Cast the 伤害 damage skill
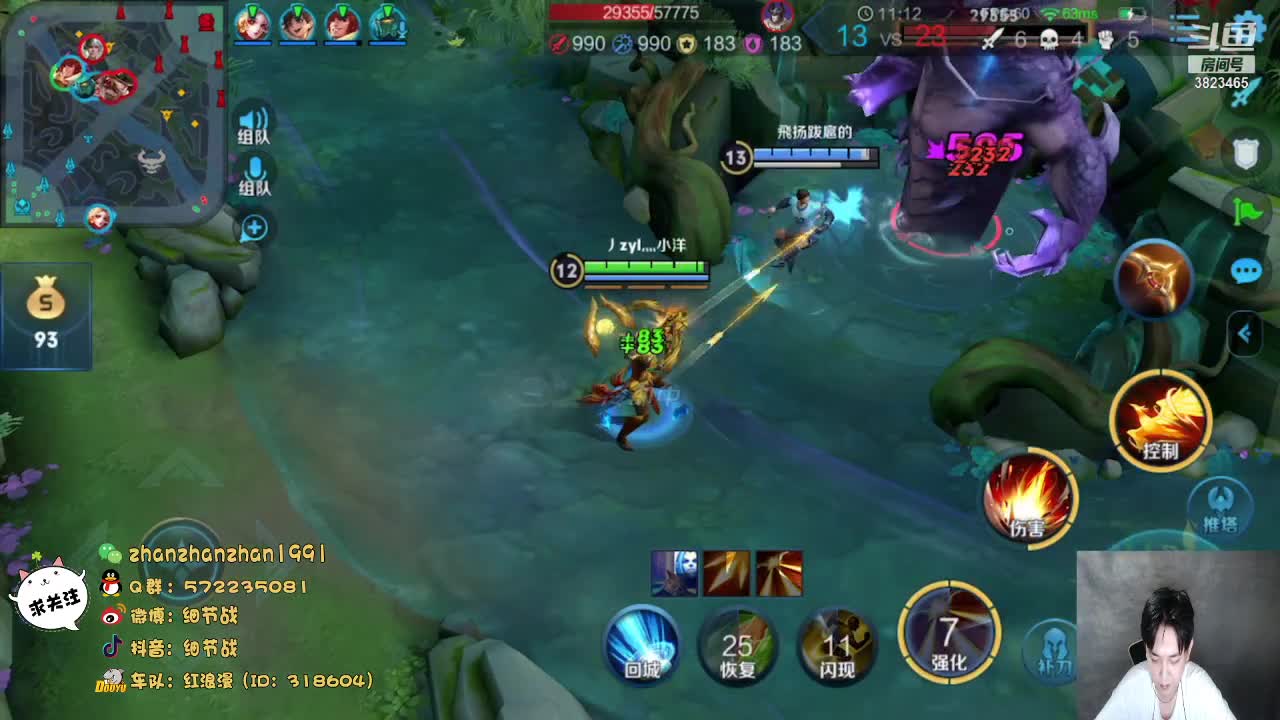The width and height of the screenshot is (1280, 720). (1028, 499)
